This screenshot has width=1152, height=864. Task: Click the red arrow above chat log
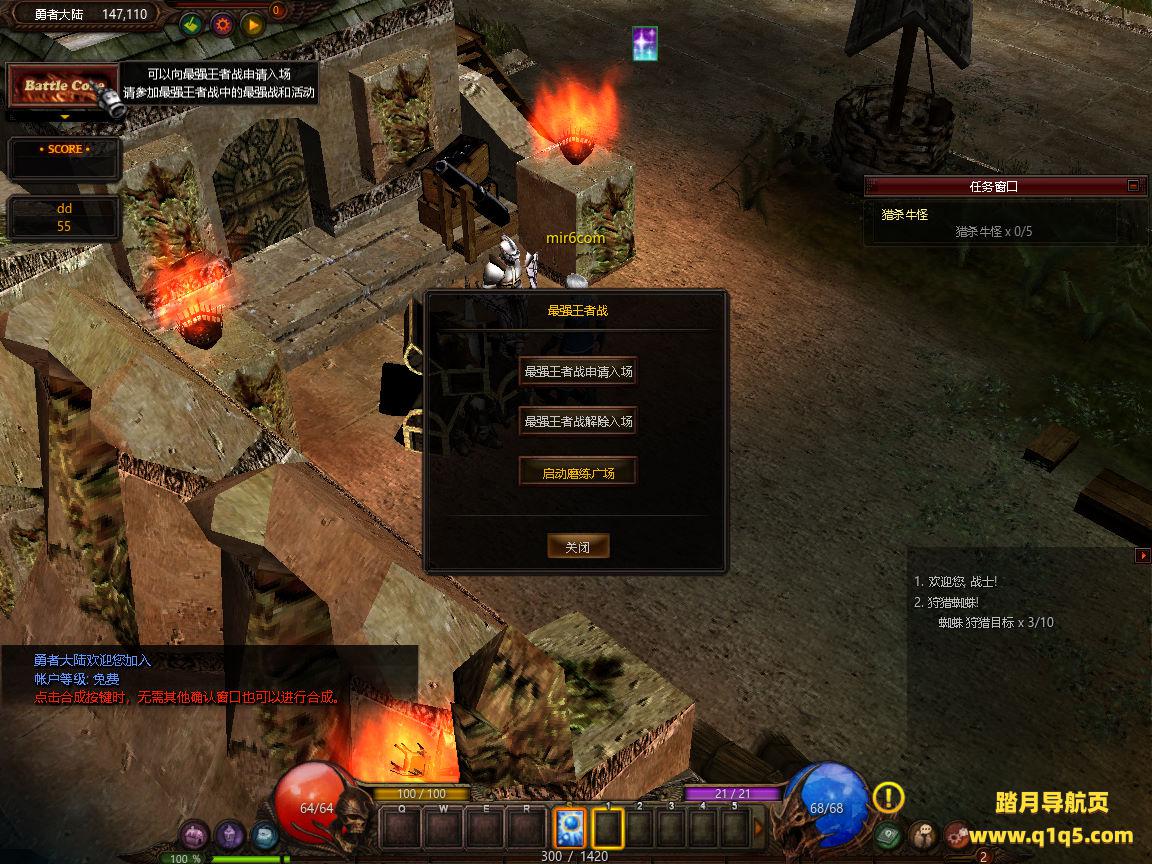pos(1143,555)
